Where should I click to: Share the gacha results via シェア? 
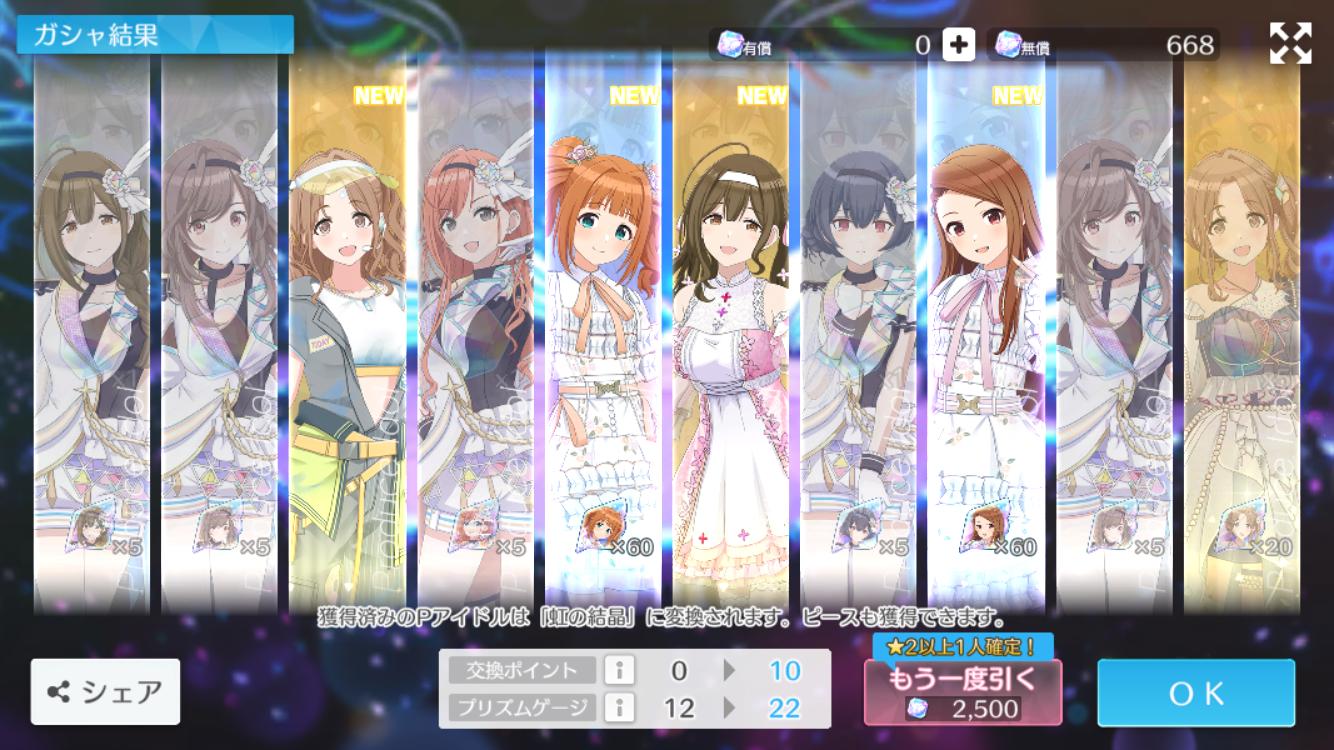[105, 691]
